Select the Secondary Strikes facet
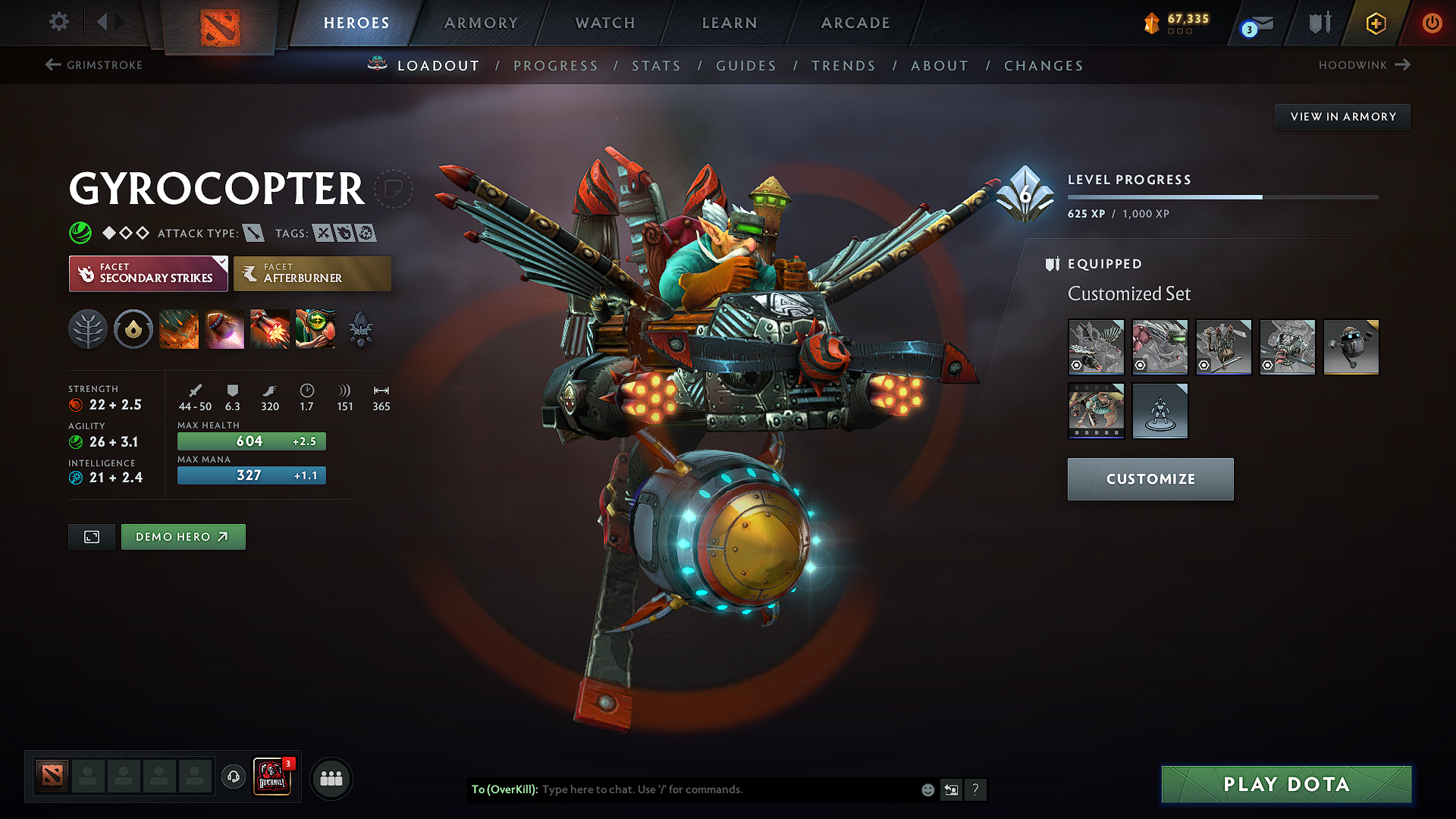1456x819 pixels. 148,273
